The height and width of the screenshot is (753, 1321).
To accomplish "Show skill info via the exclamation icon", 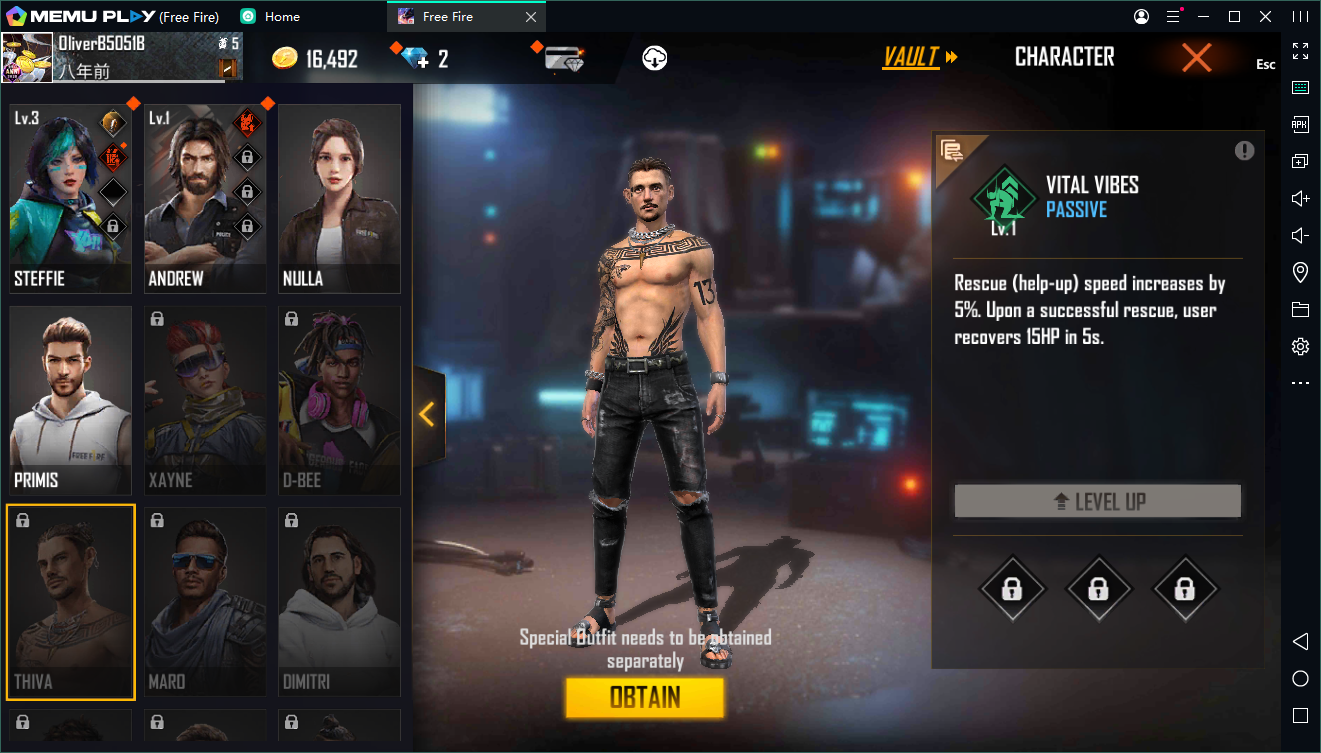I will pyautogui.click(x=1244, y=151).
